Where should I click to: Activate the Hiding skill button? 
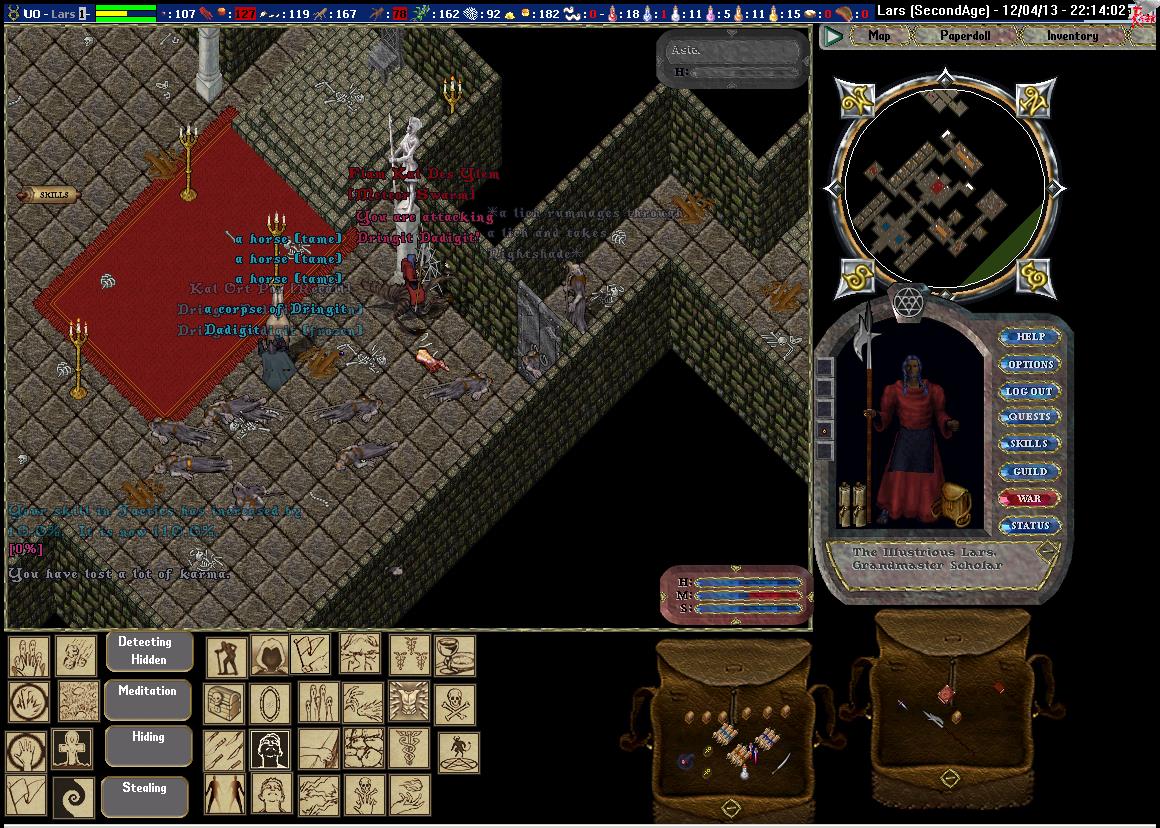coord(147,744)
